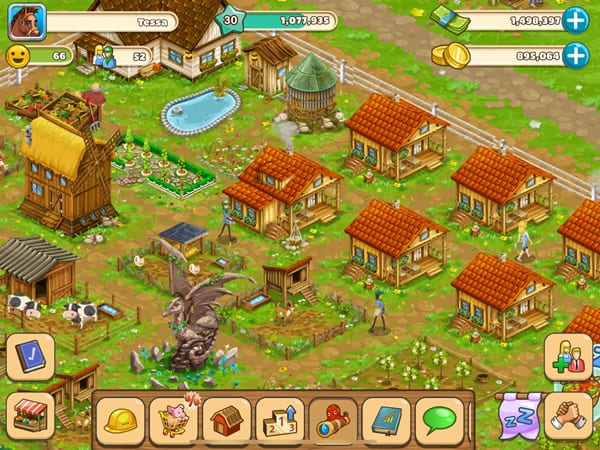Click the yellow smiley happiness icon
Screen dimensions: 600x450
(x=18, y=56)
